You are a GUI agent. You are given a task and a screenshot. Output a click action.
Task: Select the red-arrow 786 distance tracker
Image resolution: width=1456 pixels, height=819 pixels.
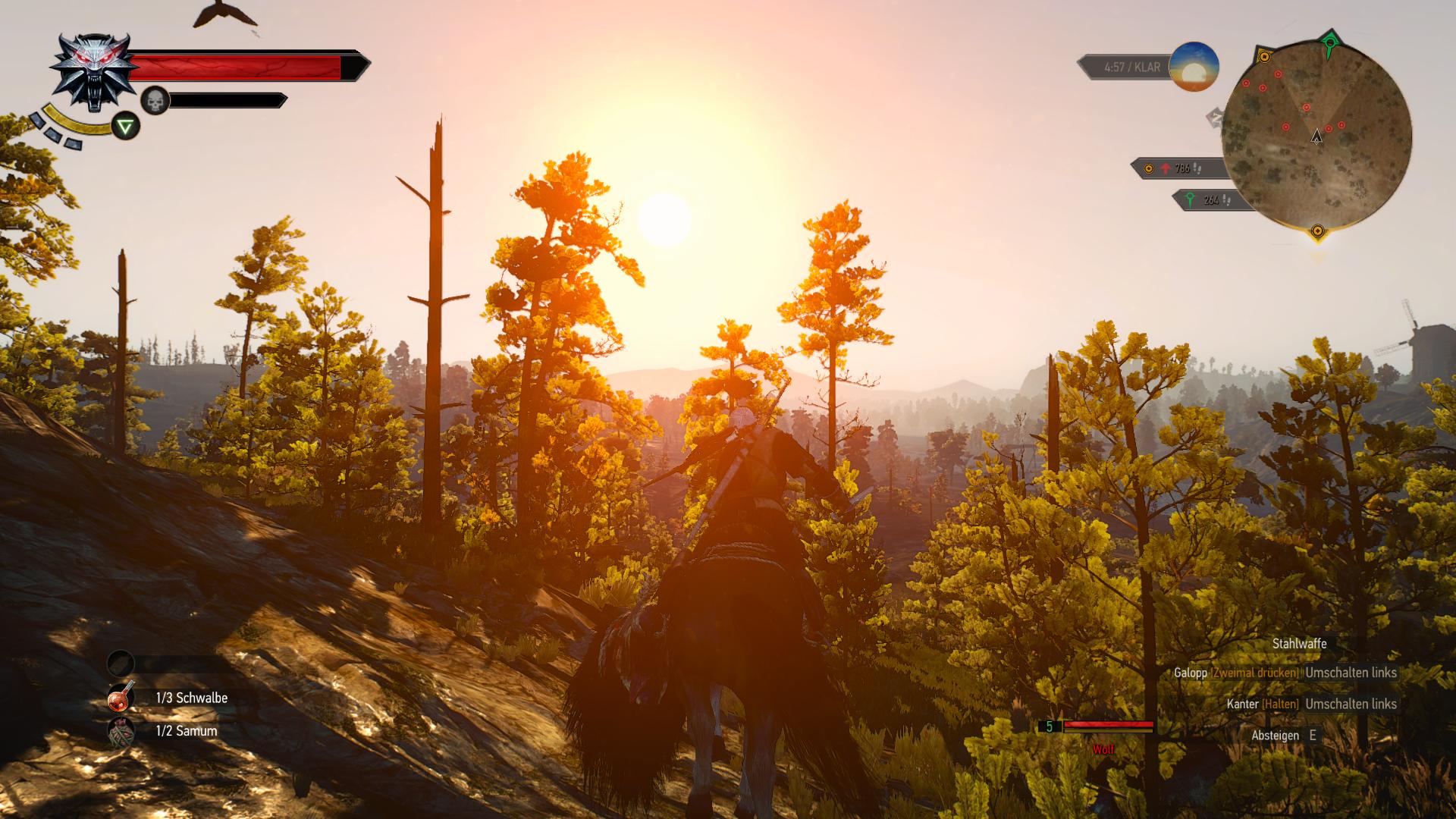[1178, 168]
